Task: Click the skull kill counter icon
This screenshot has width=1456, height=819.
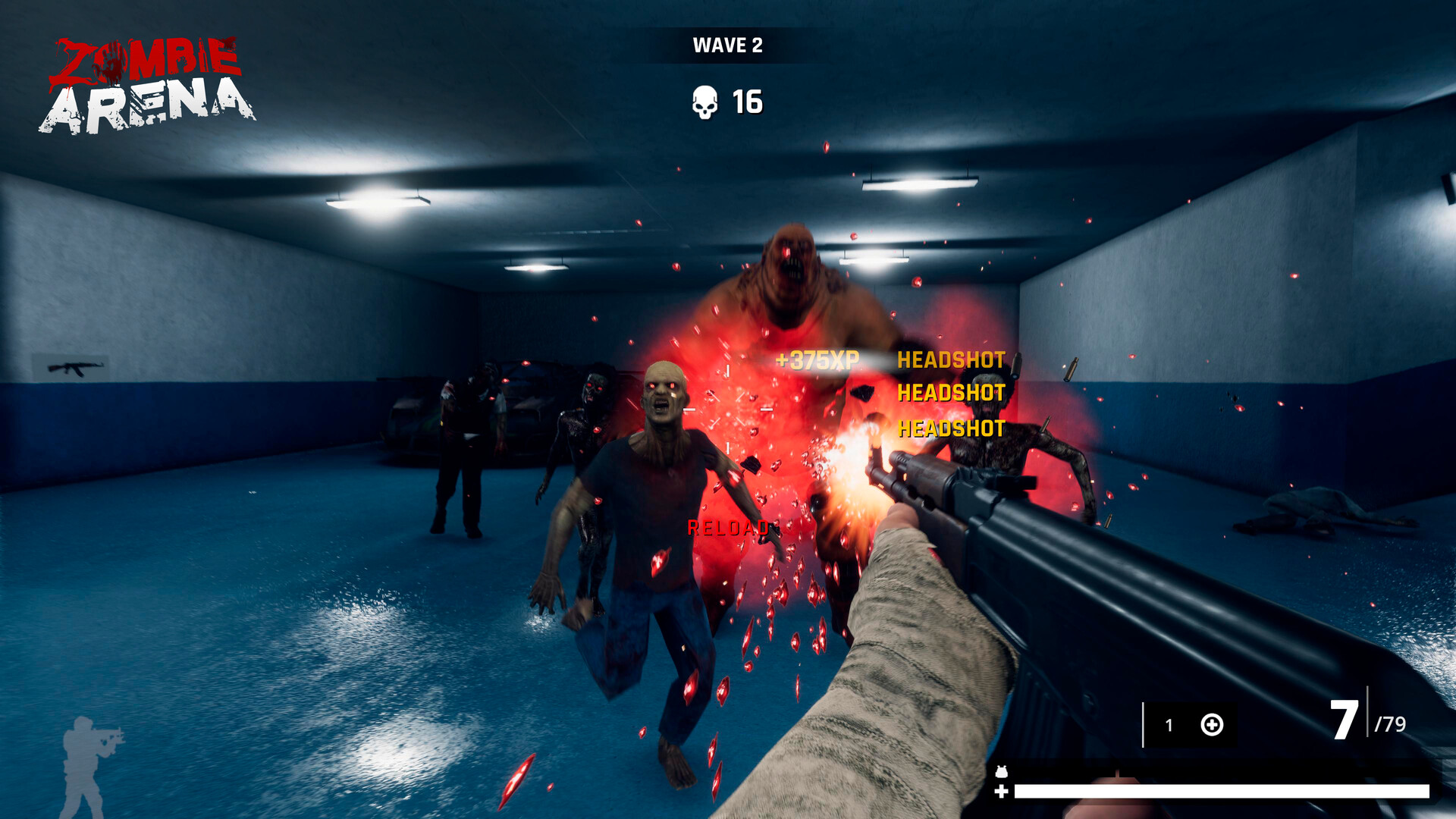Action: [x=704, y=102]
